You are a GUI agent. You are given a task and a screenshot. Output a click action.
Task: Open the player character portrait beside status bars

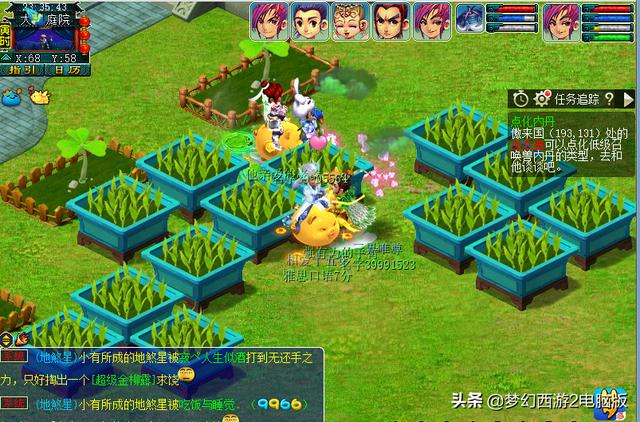(560, 20)
